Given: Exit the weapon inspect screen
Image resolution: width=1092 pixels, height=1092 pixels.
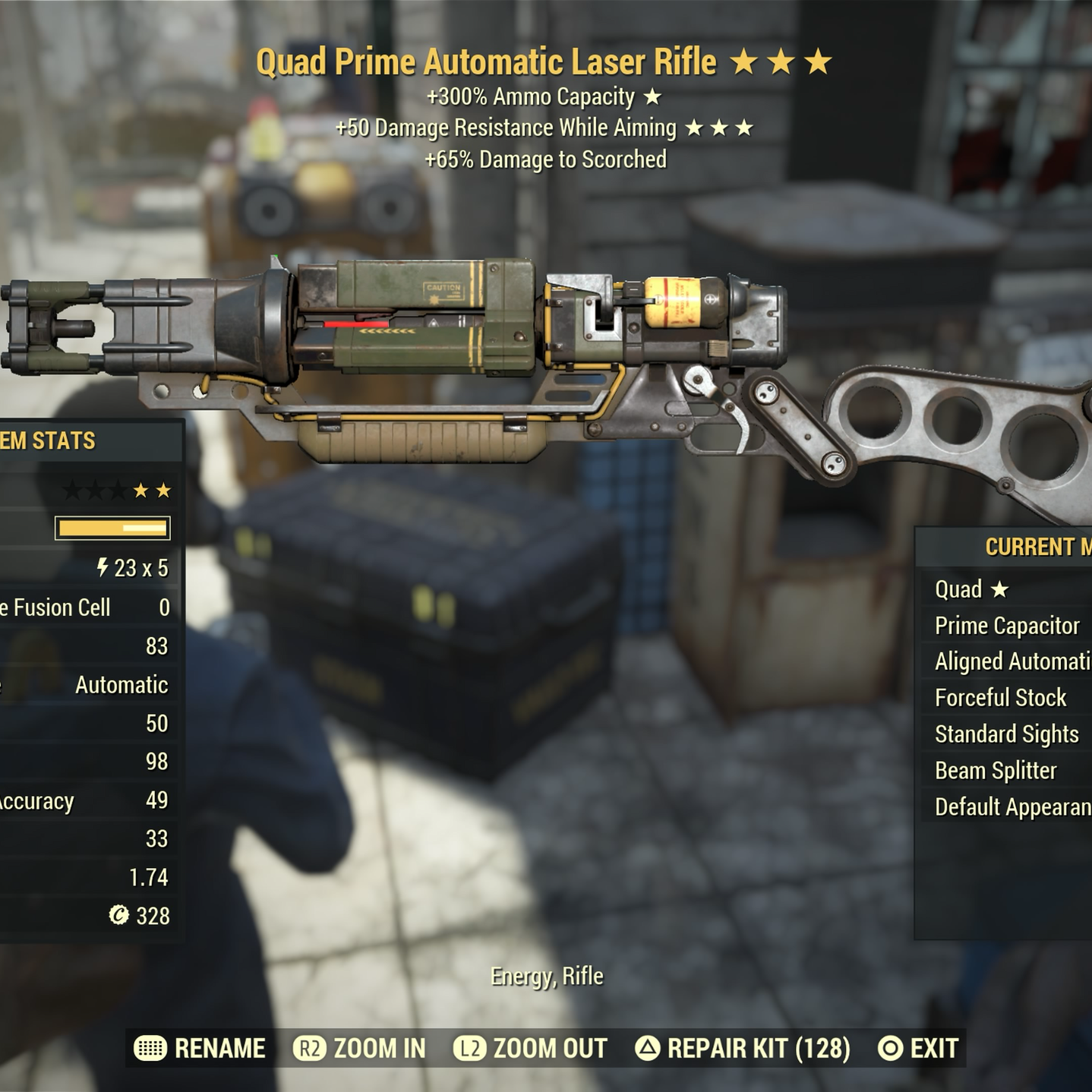Looking at the screenshot, I should pos(917,1049).
